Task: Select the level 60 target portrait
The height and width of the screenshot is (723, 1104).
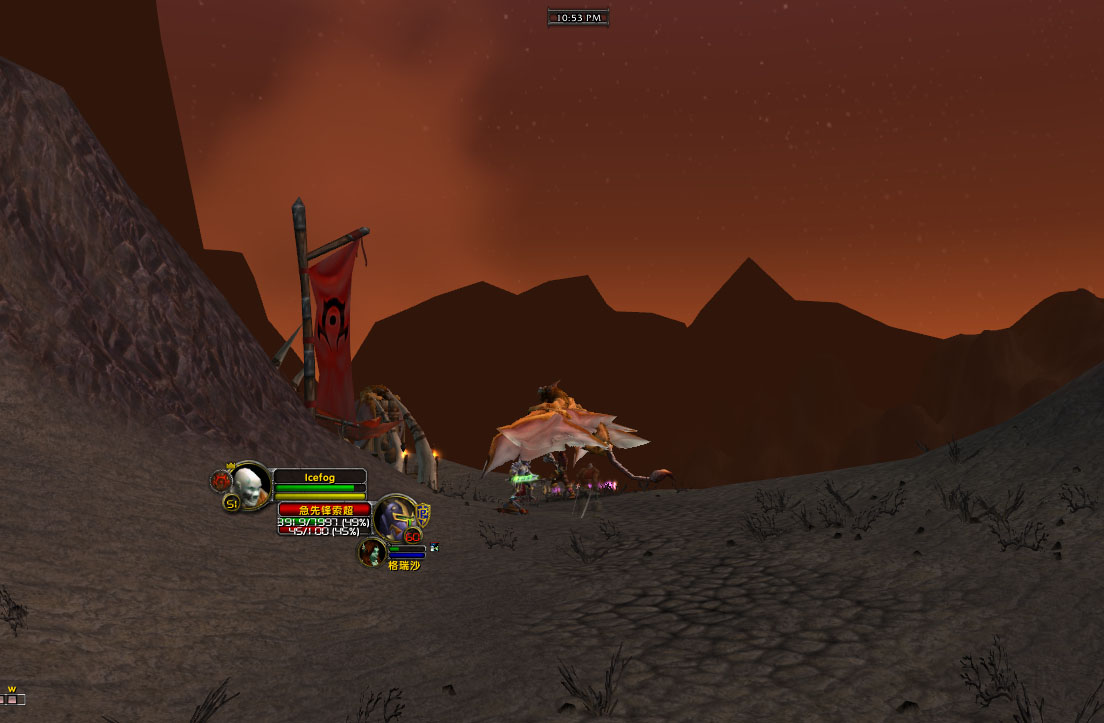Action: click(393, 516)
